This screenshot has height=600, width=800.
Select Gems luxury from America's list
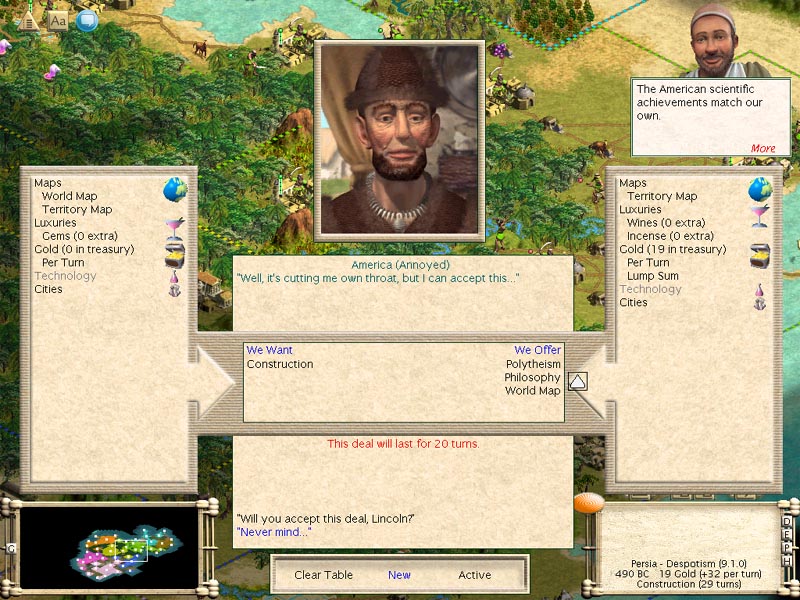79,236
